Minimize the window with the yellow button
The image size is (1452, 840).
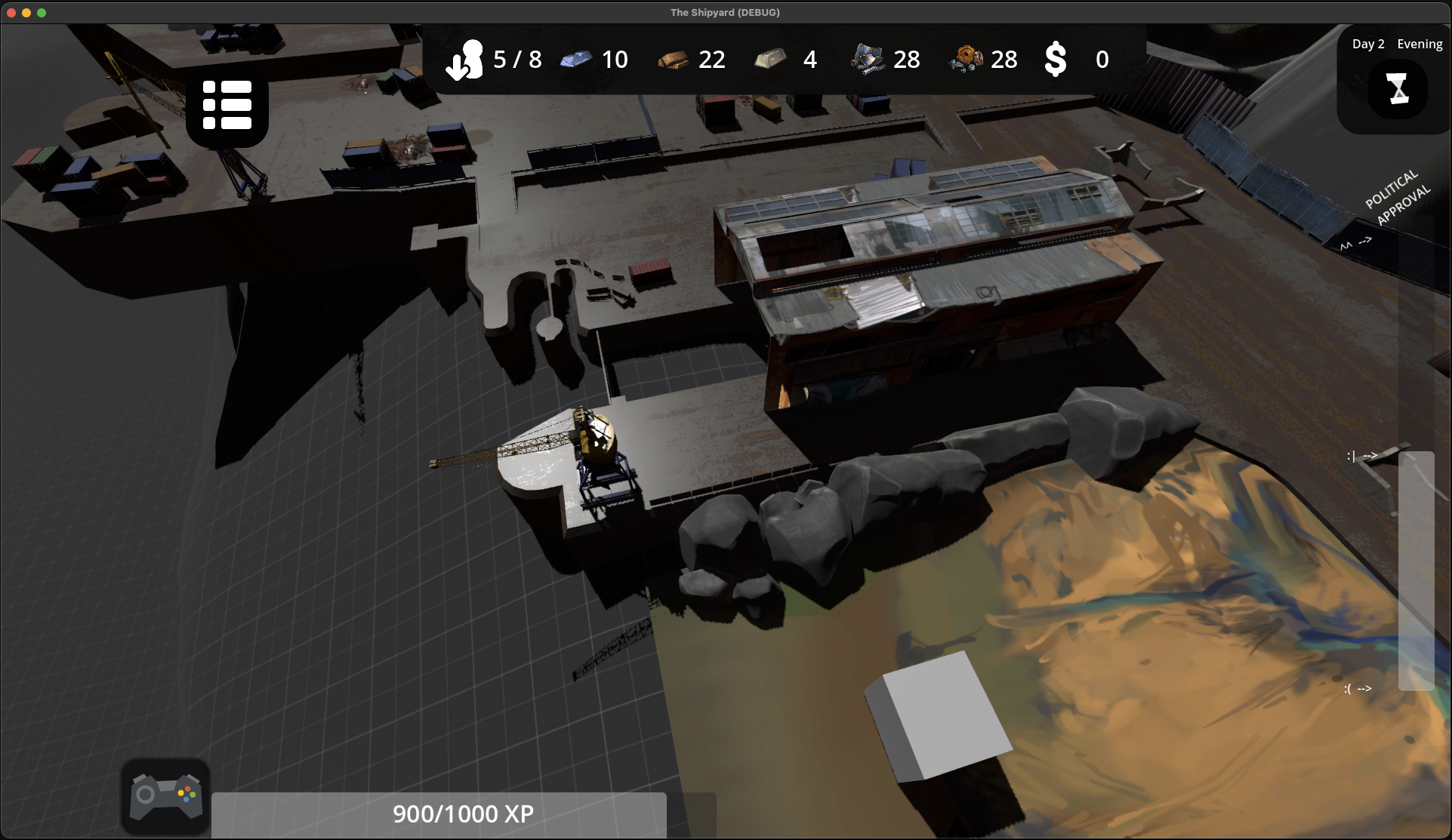tap(26, 13)
